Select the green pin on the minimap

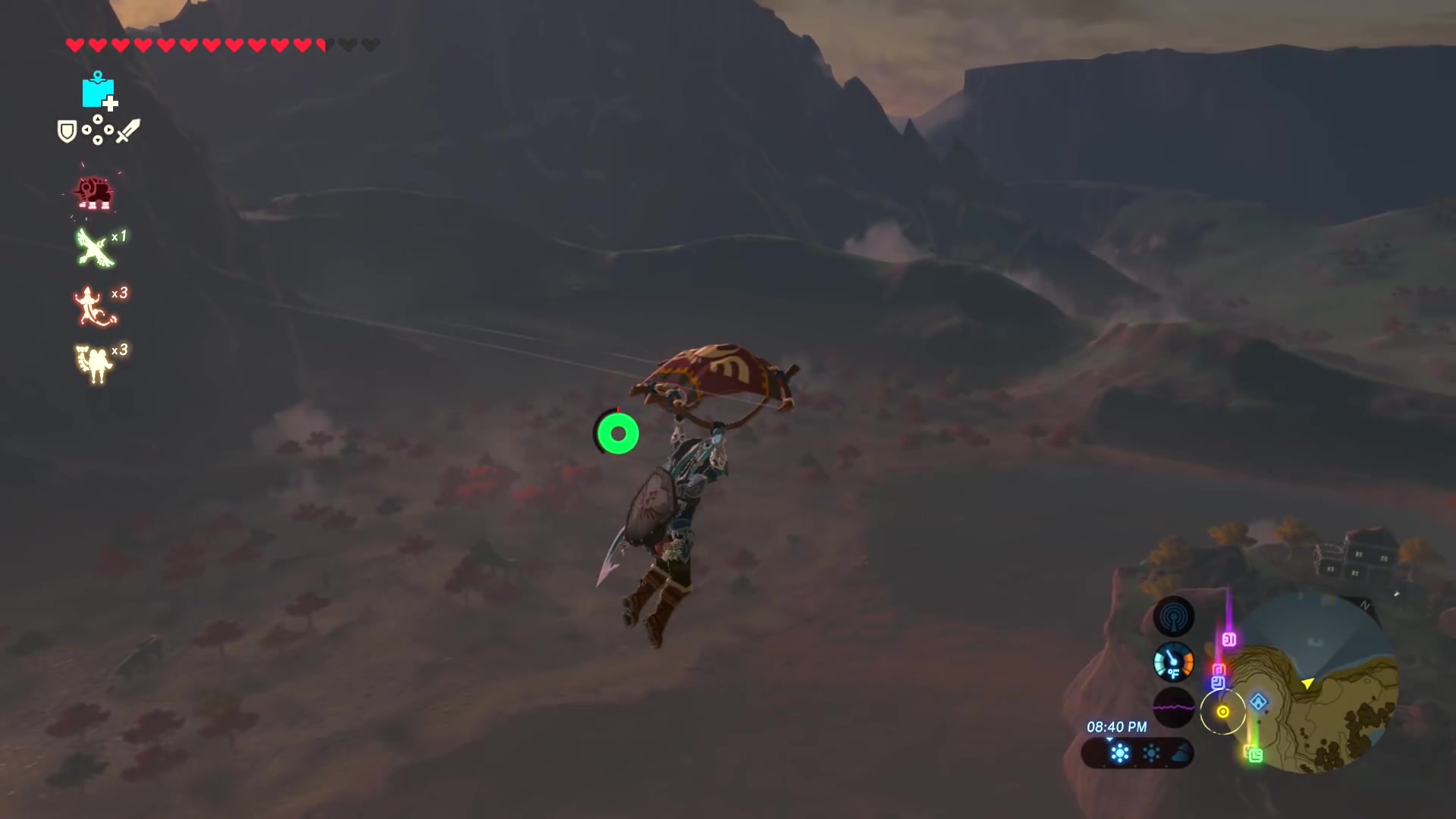1255,755
